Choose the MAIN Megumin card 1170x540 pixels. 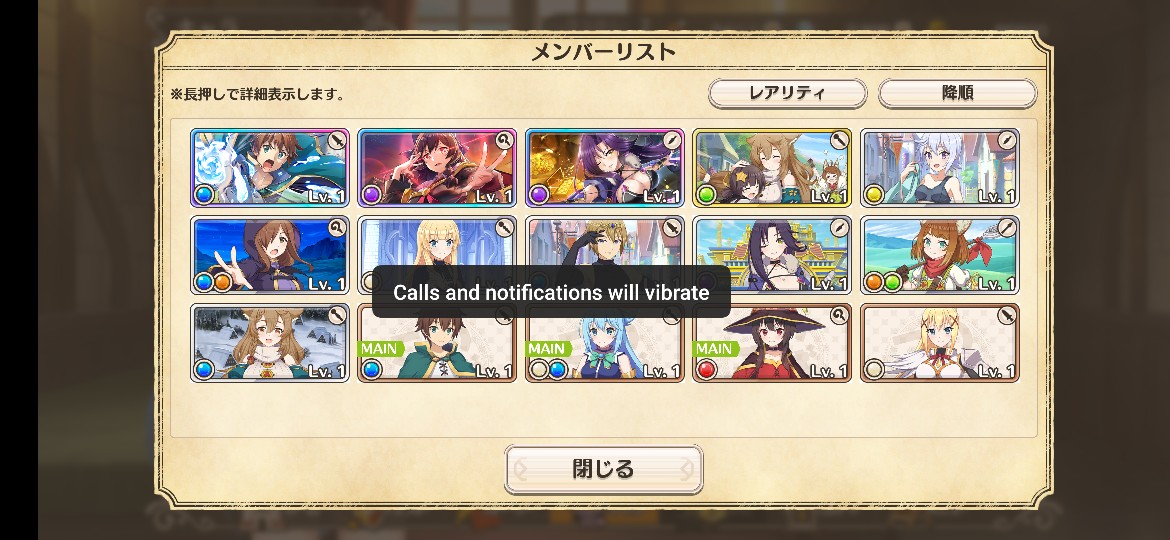coord(772,345)
